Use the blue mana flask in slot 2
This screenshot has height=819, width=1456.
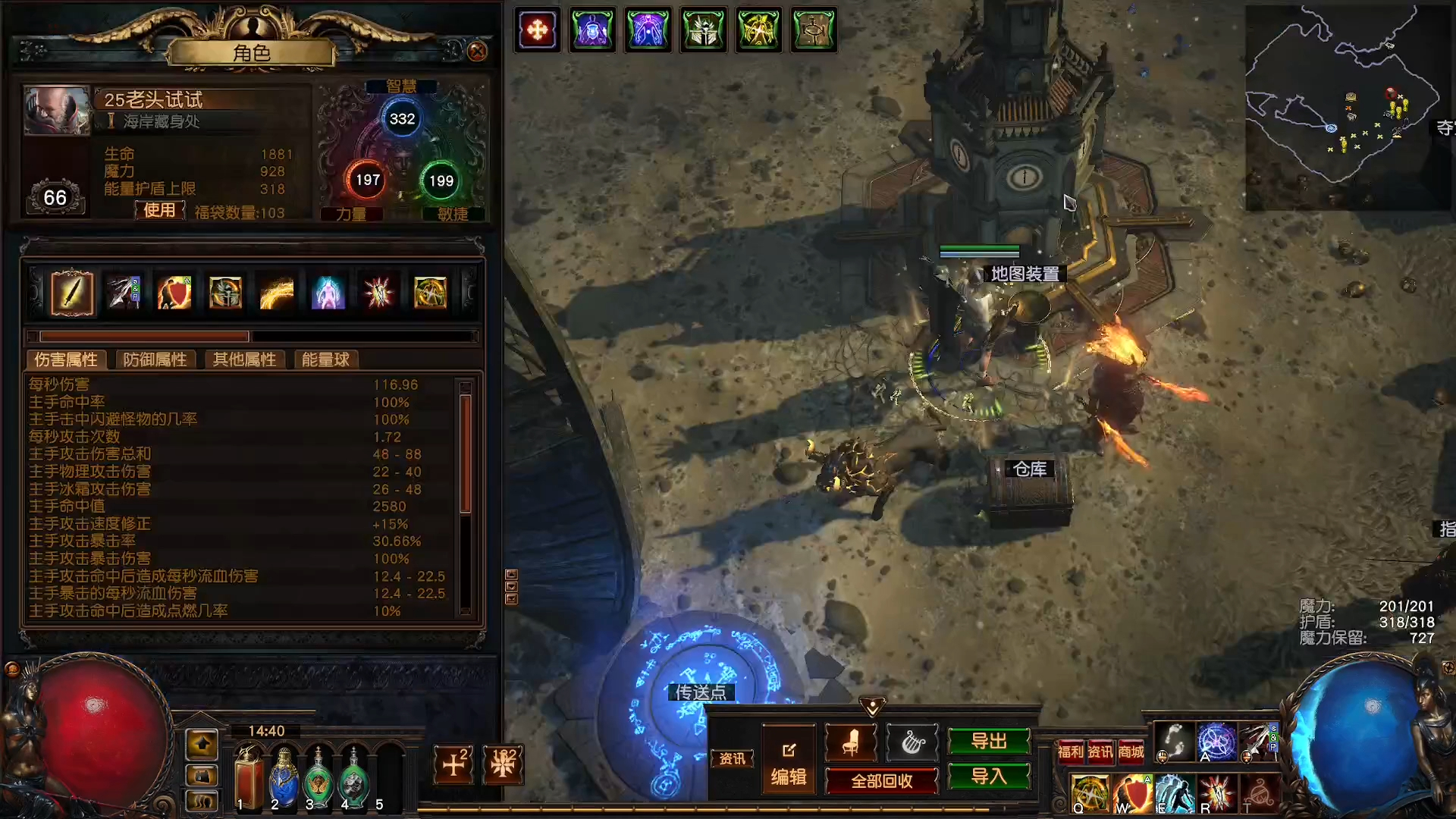[x=283, y=777]
